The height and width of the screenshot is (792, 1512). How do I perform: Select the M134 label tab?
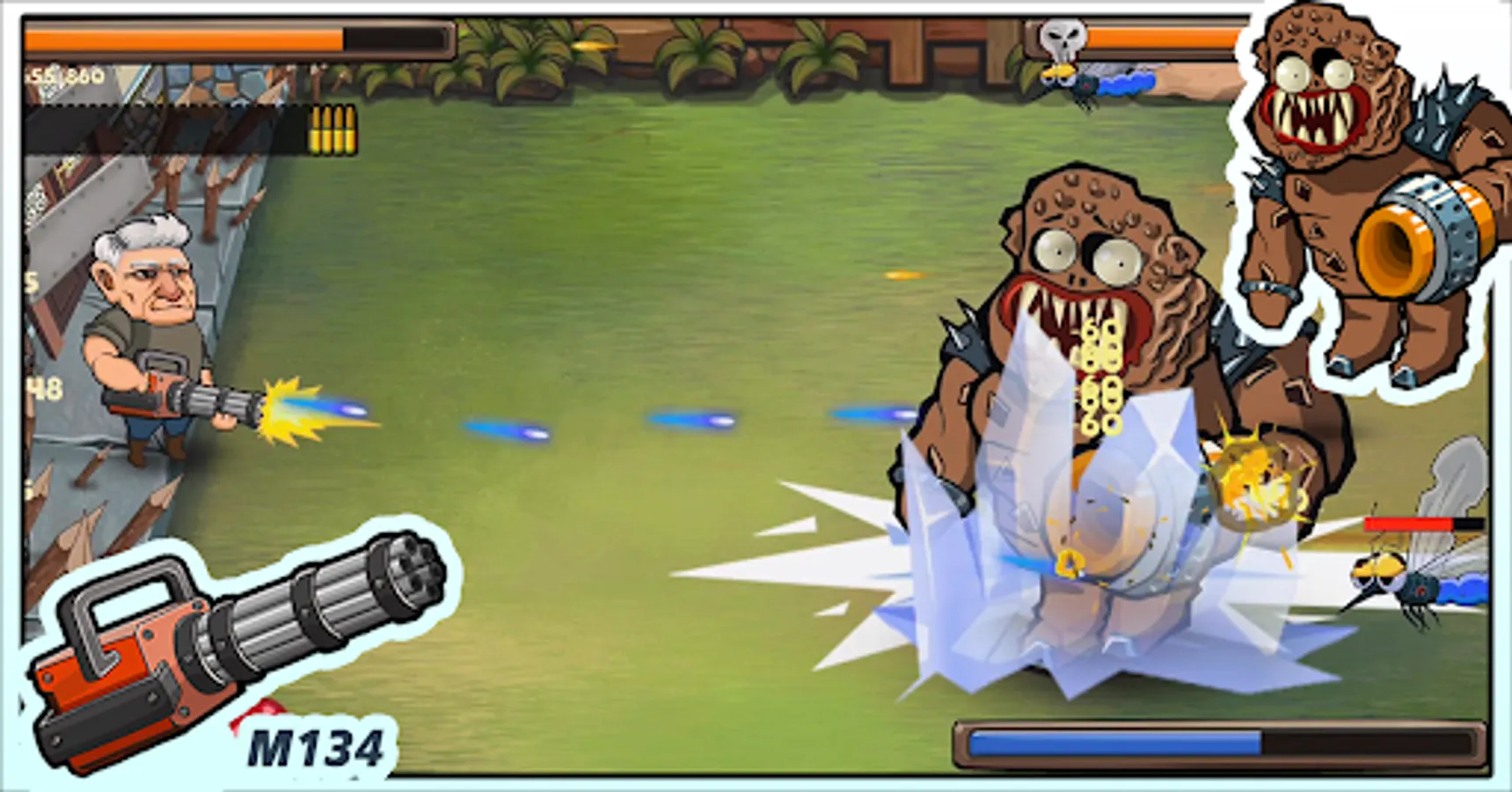[318, 746]
